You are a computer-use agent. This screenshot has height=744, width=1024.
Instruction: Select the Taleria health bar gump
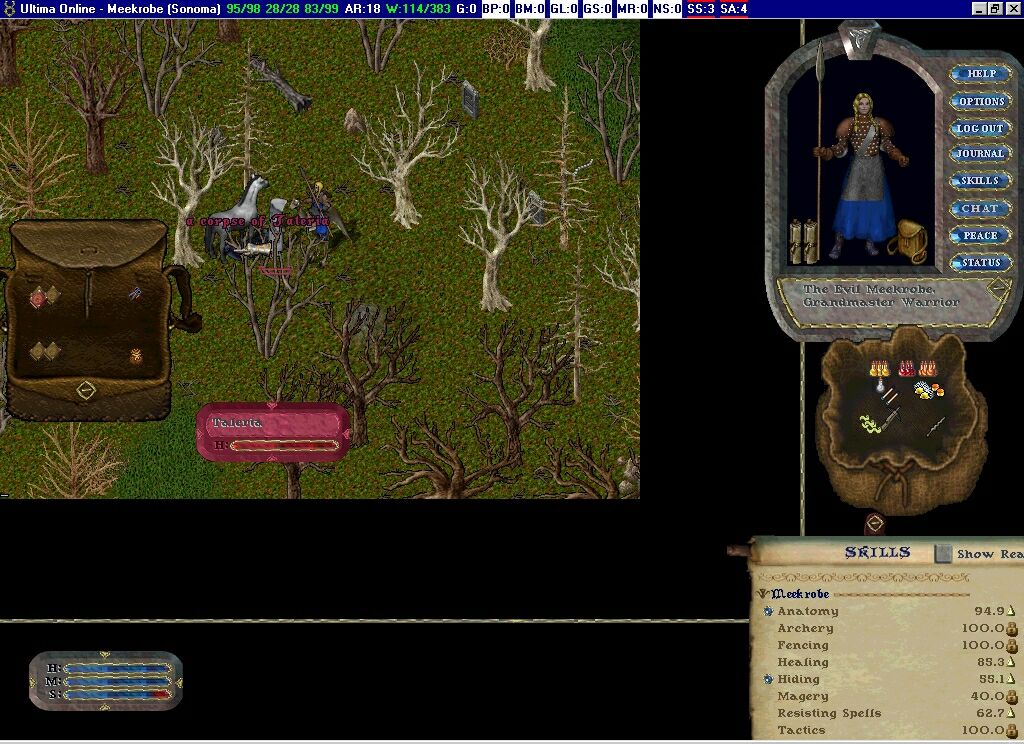click(273, 432)
